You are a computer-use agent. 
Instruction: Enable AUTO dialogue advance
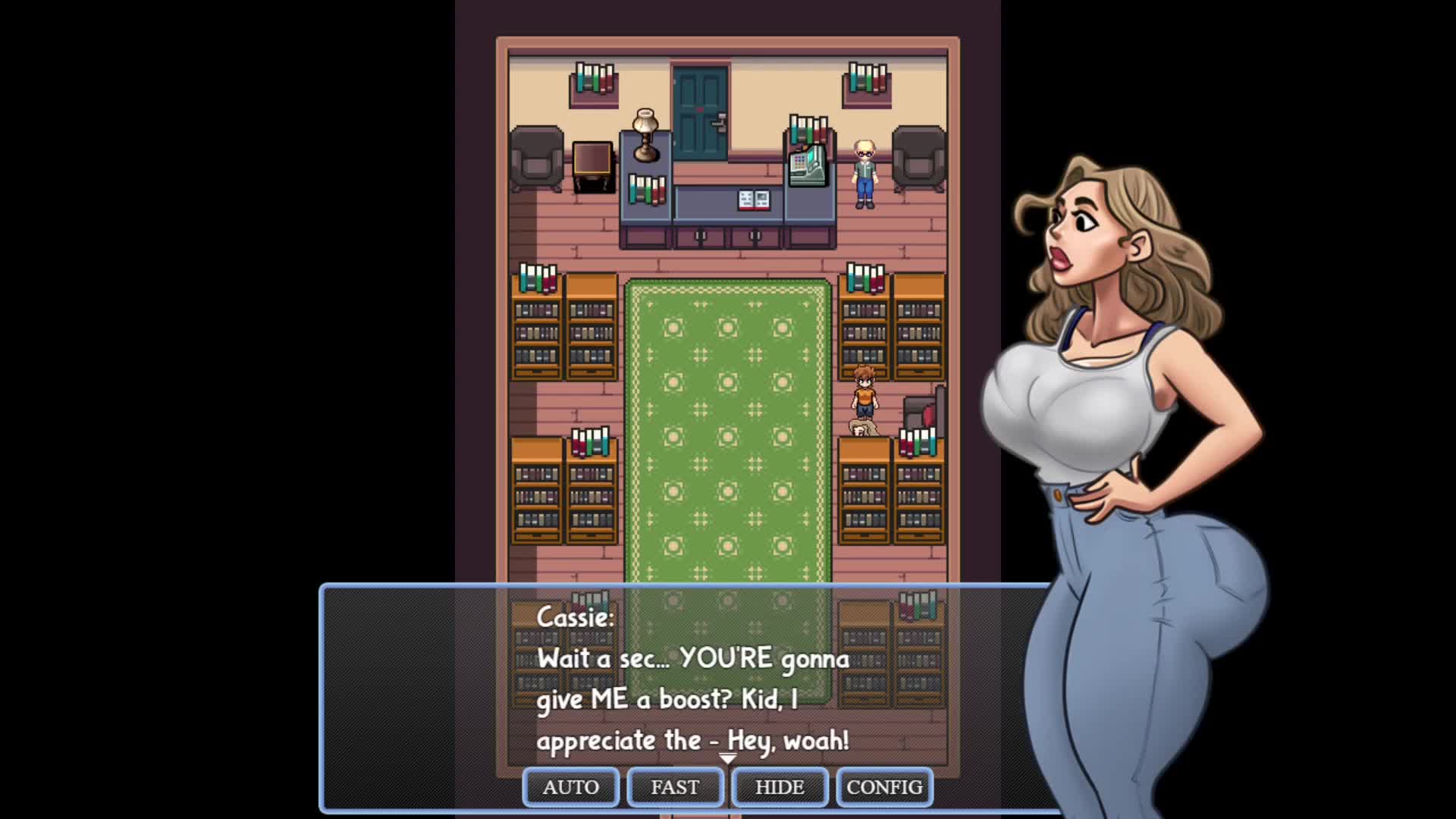tap(570, 787)
